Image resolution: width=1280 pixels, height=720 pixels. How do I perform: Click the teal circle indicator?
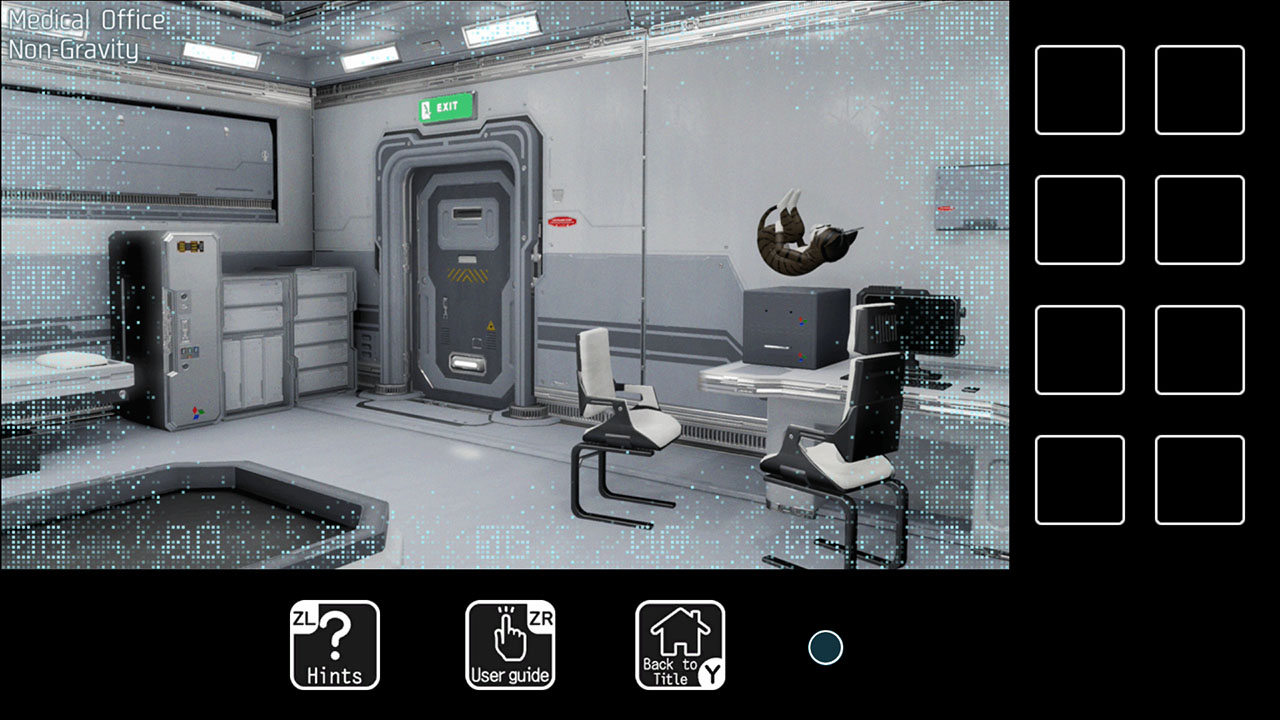[823, 648]
